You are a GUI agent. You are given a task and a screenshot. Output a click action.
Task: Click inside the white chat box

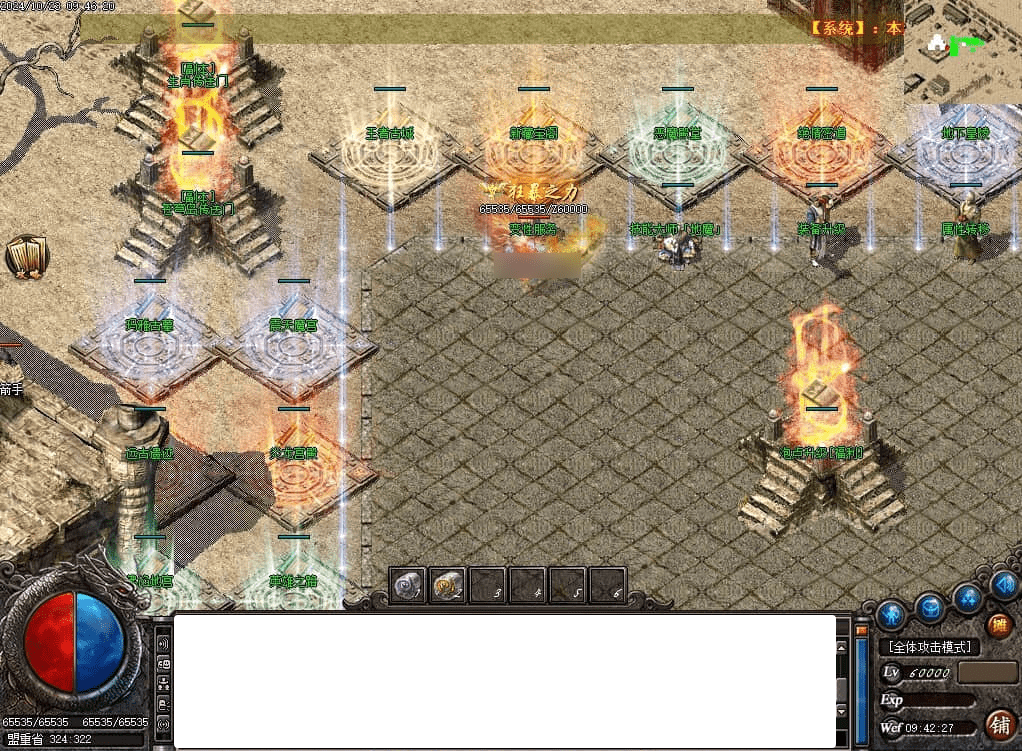tap(505, 680)
